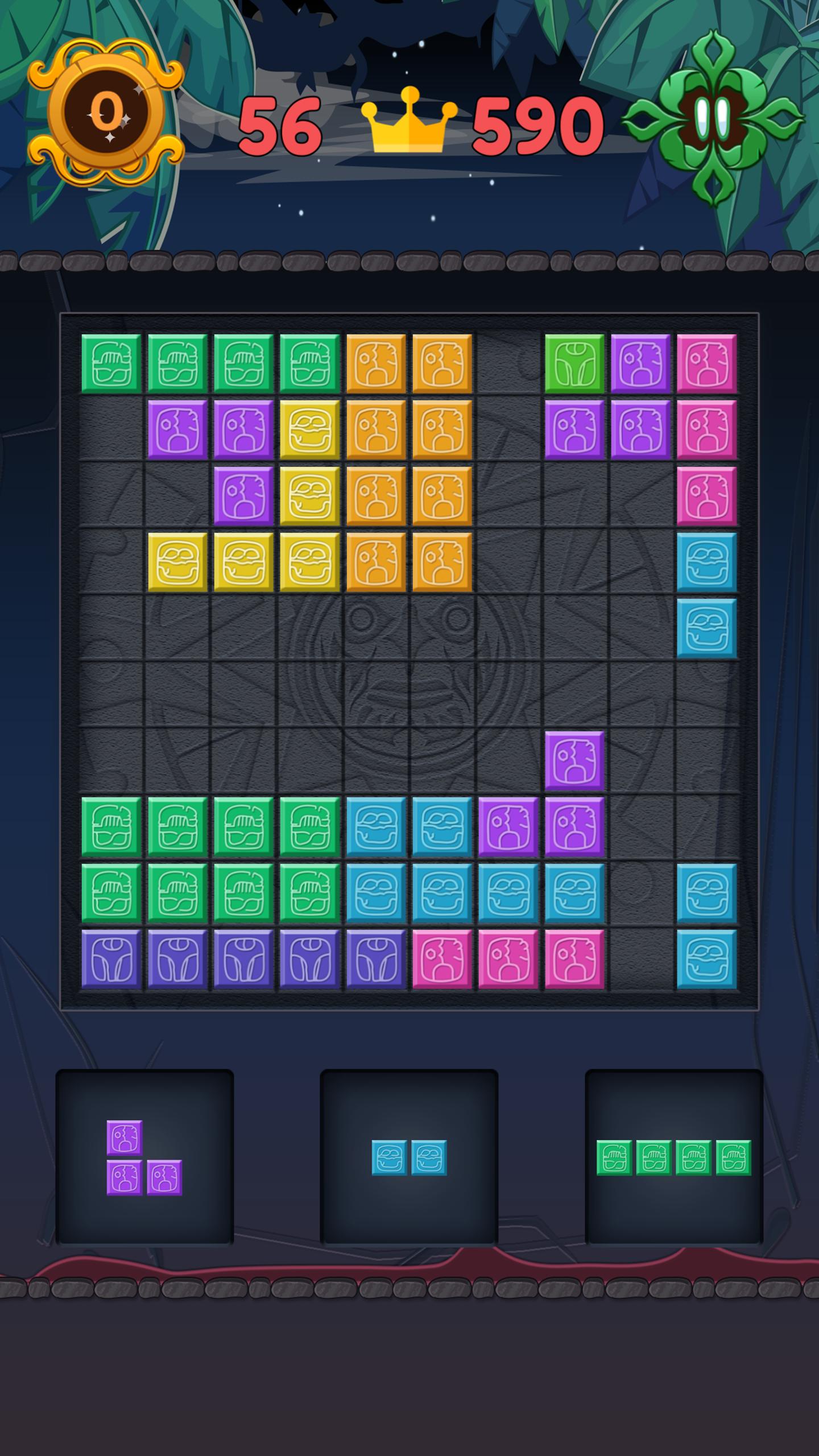
Task: Click the orange glyph block cluster's top-left tile
Action: point(377,364)
